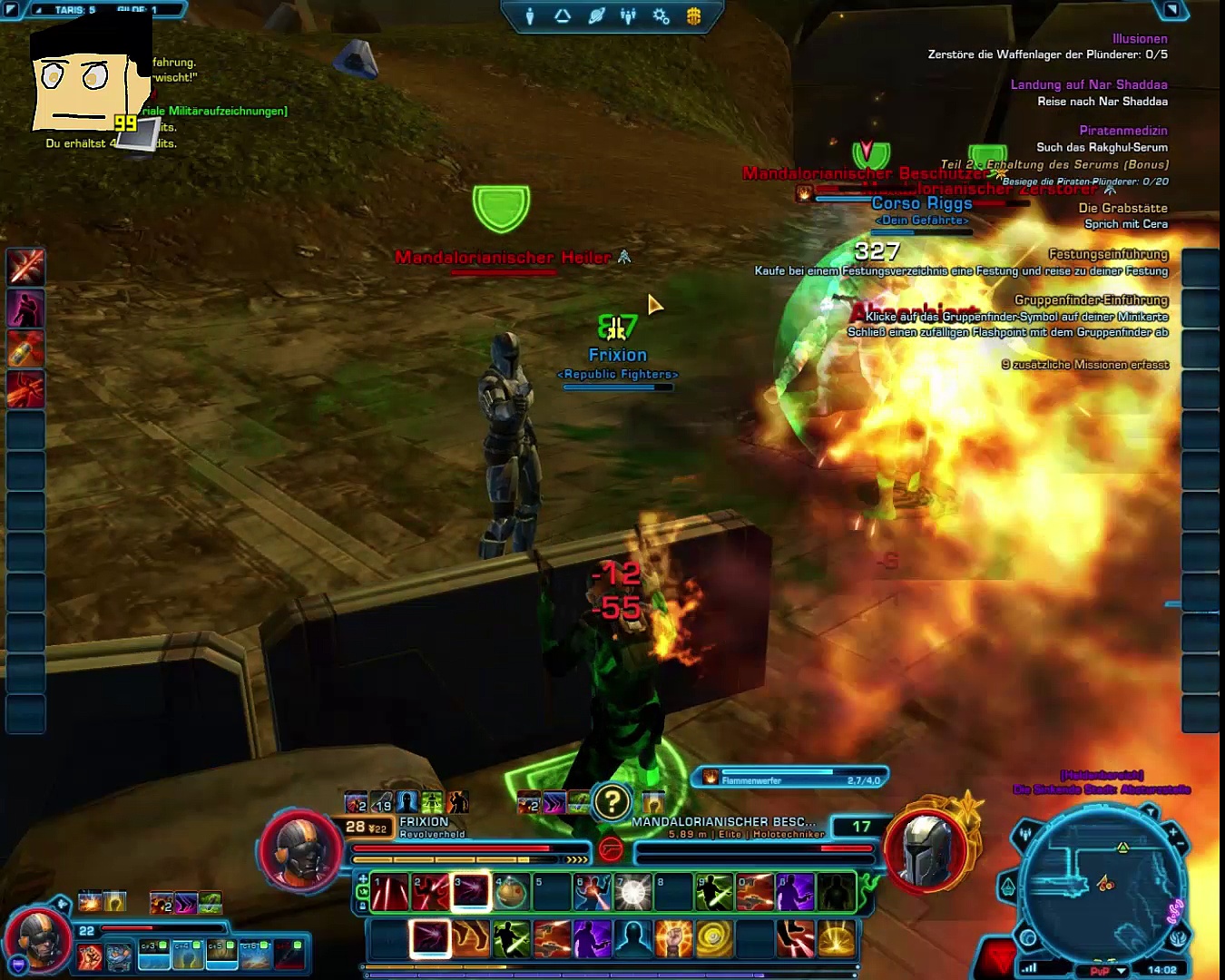
Task: Open the gears icon in top menu
Action: tap(661, 16)
